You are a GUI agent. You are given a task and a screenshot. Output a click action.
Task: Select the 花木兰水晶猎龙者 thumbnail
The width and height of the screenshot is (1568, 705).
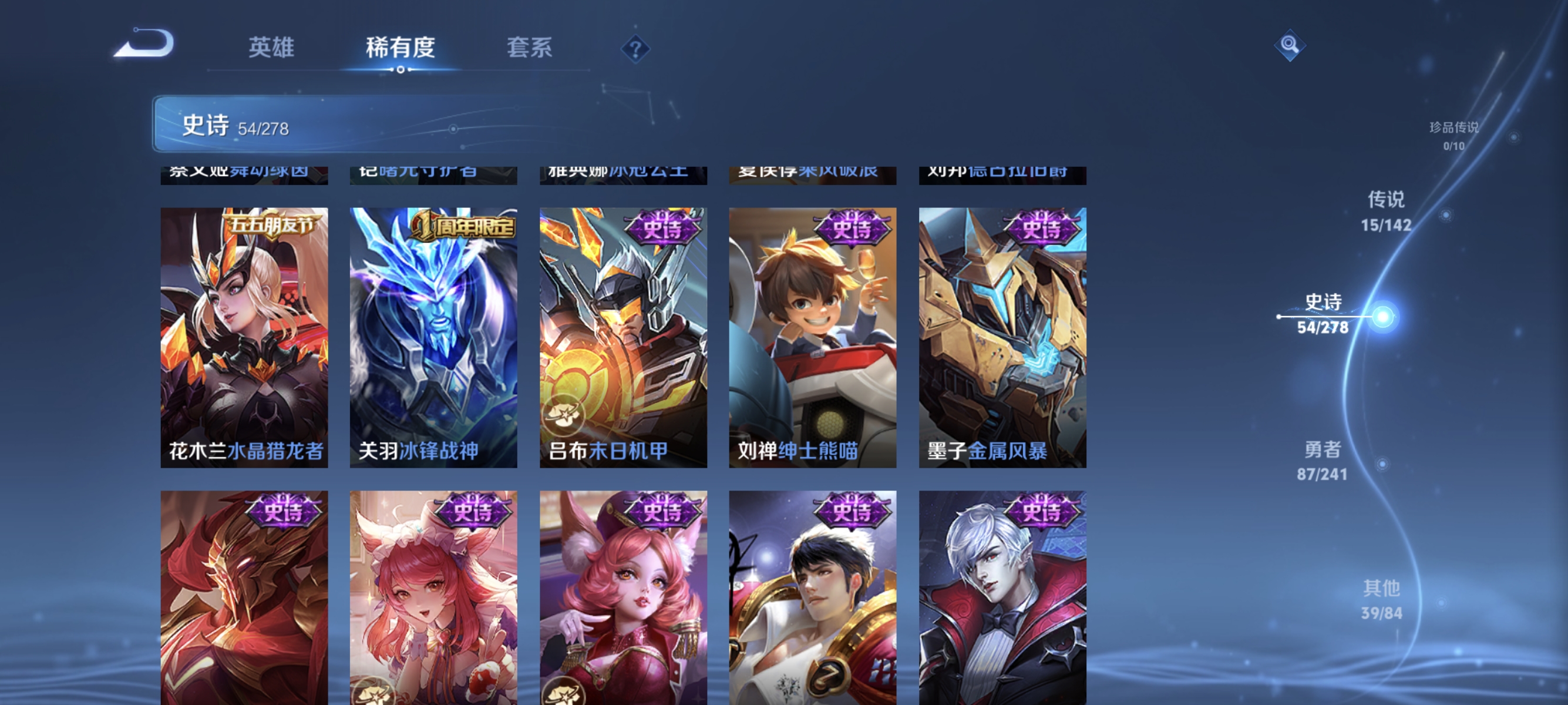click(x=244, y=338)
